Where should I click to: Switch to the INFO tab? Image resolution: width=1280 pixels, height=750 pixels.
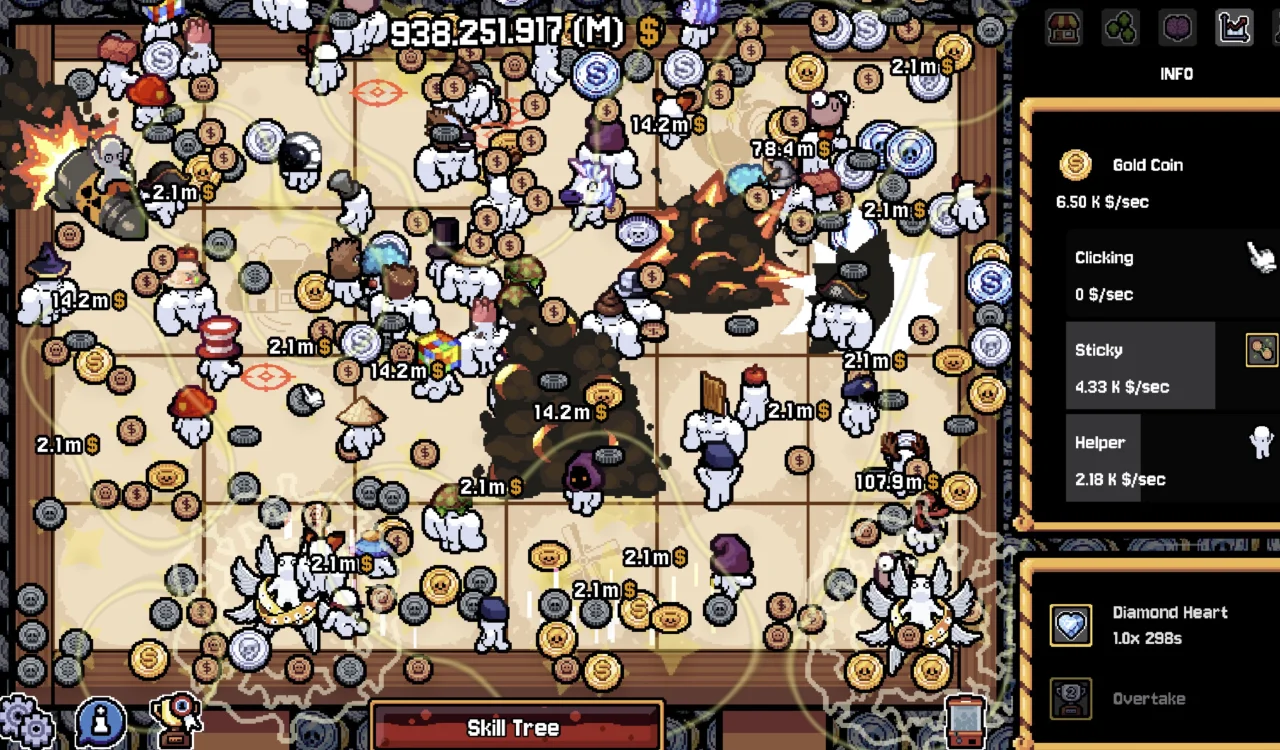pos(1177,73)
